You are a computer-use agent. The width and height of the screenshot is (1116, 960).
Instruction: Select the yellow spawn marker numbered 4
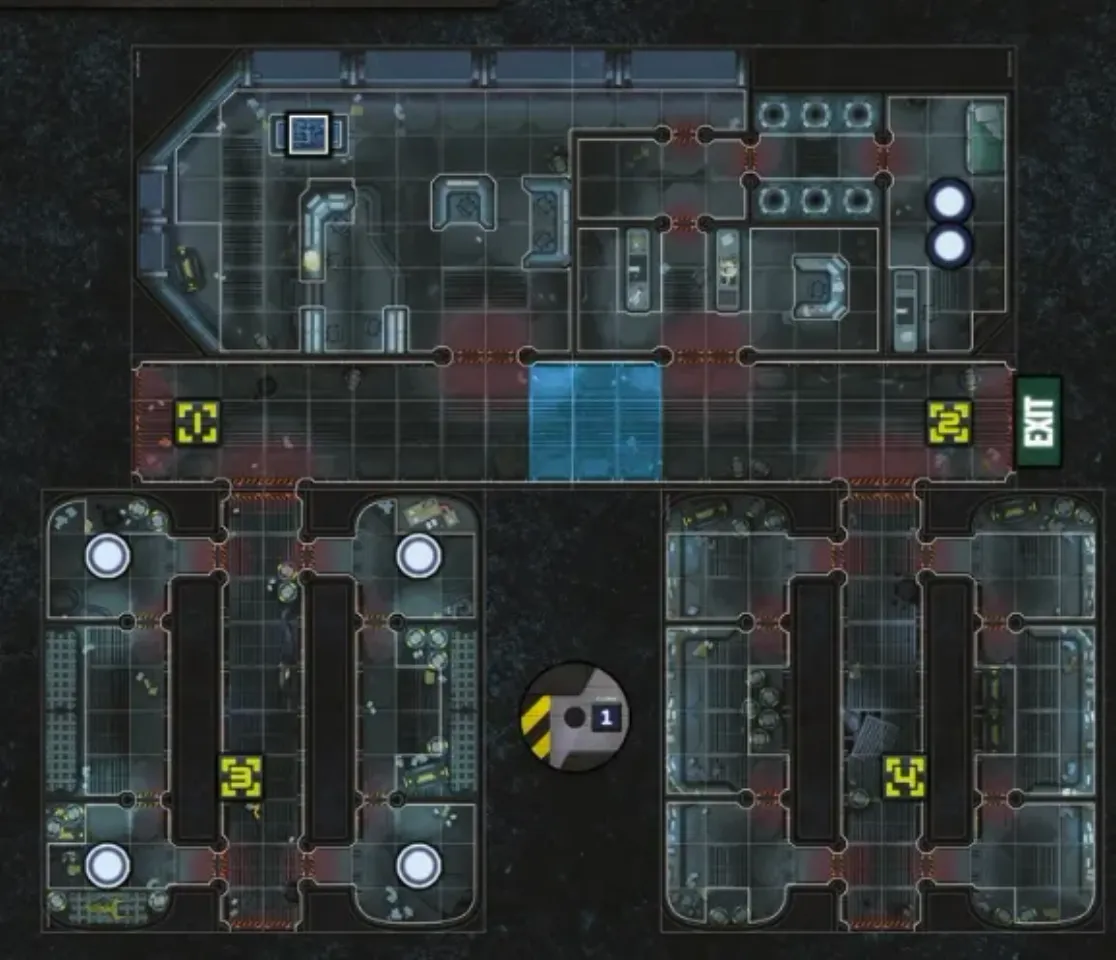point(904,777)
